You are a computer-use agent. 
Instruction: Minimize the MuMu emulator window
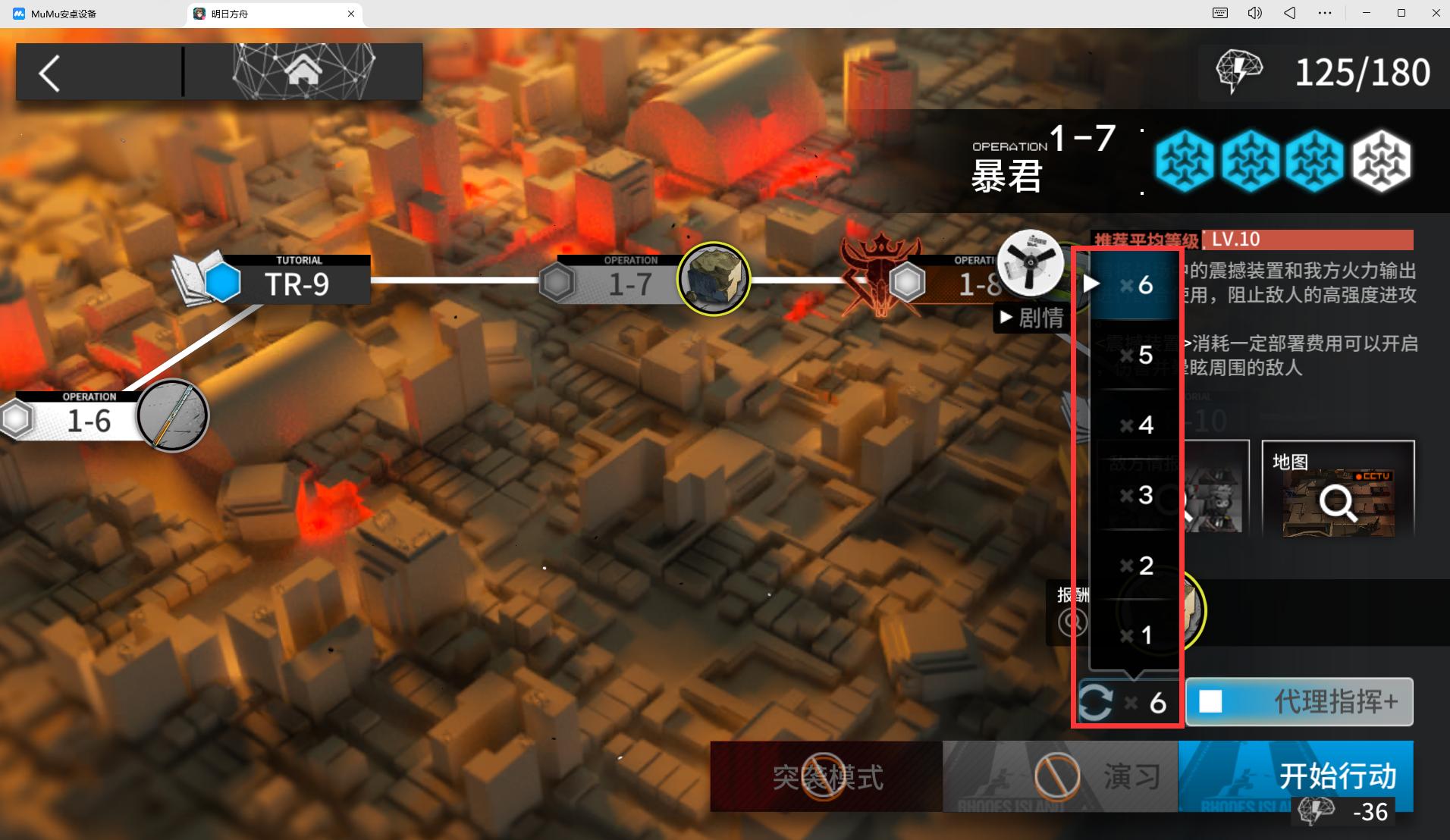[1367, 13]
